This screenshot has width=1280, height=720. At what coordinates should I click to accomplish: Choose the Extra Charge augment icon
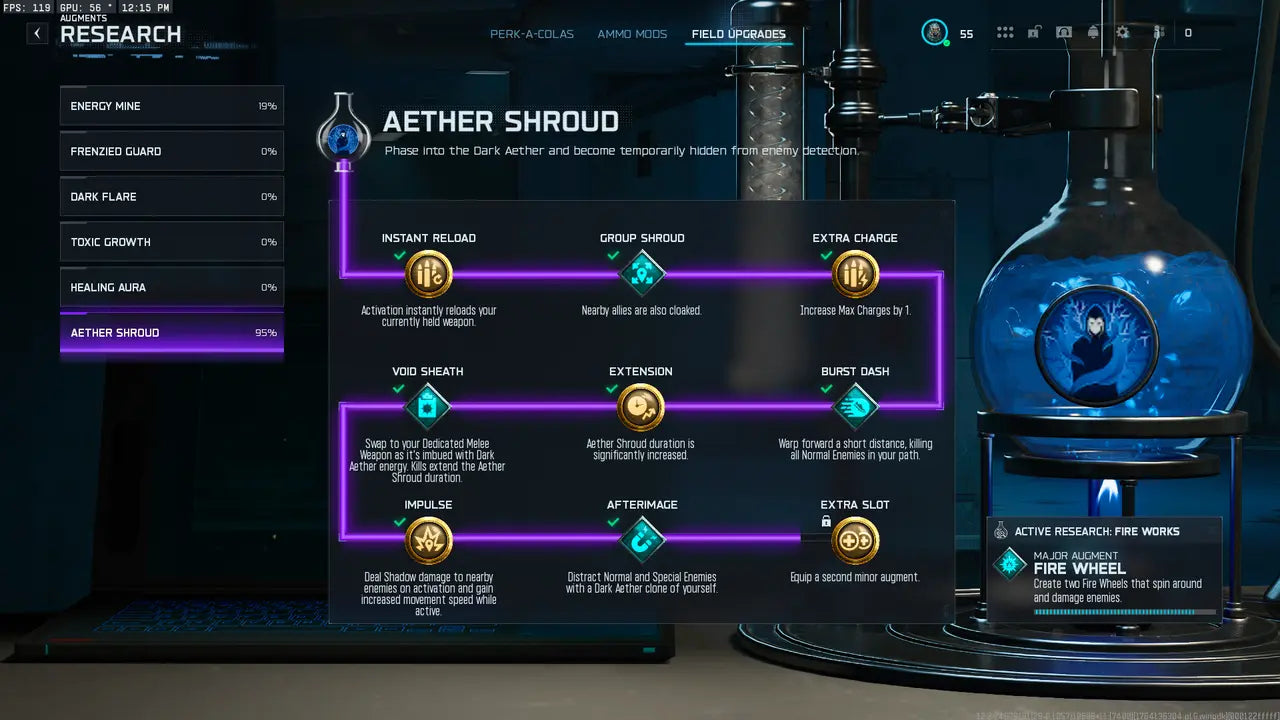855,274
